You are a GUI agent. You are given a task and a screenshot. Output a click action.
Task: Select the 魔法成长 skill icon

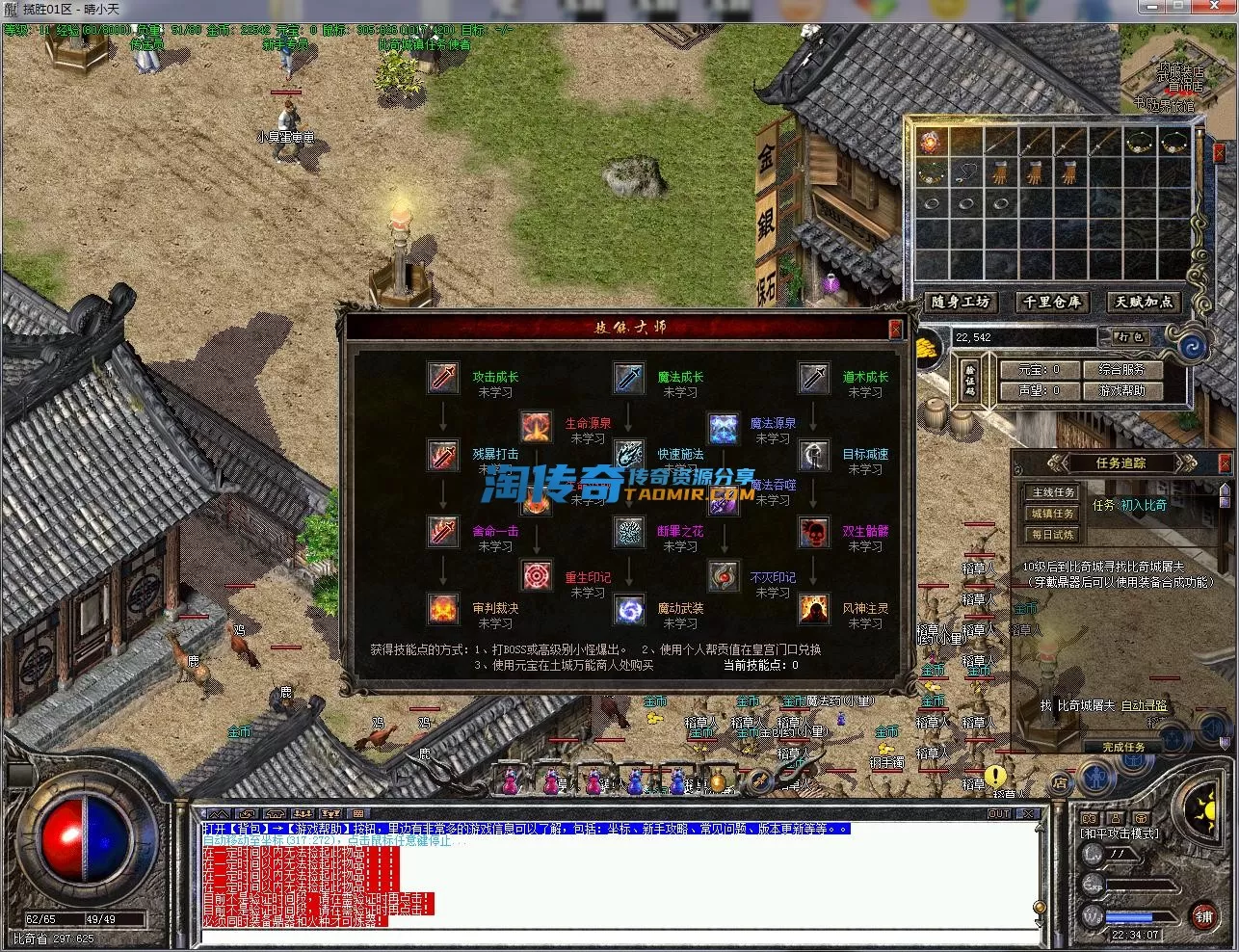pos(628,378)
